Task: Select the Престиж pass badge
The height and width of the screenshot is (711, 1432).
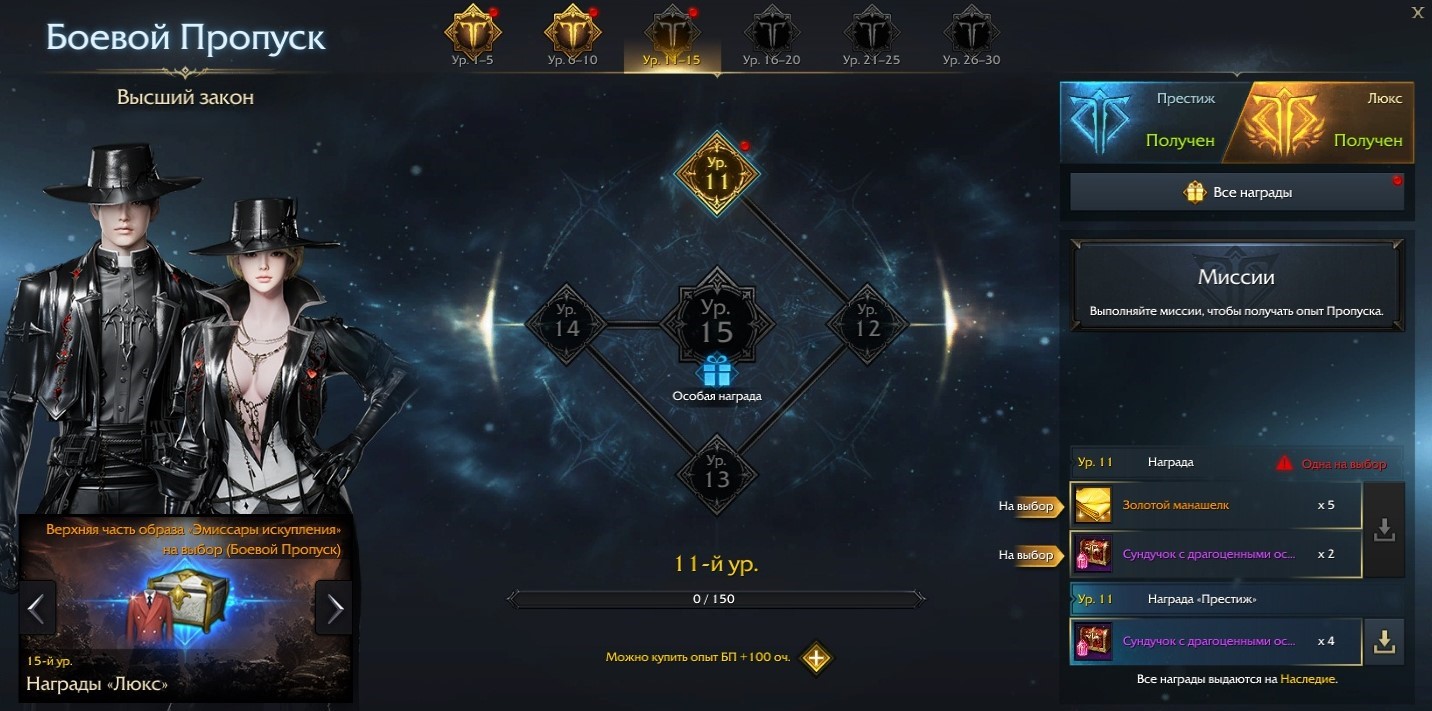Action: coord(1140,122)
